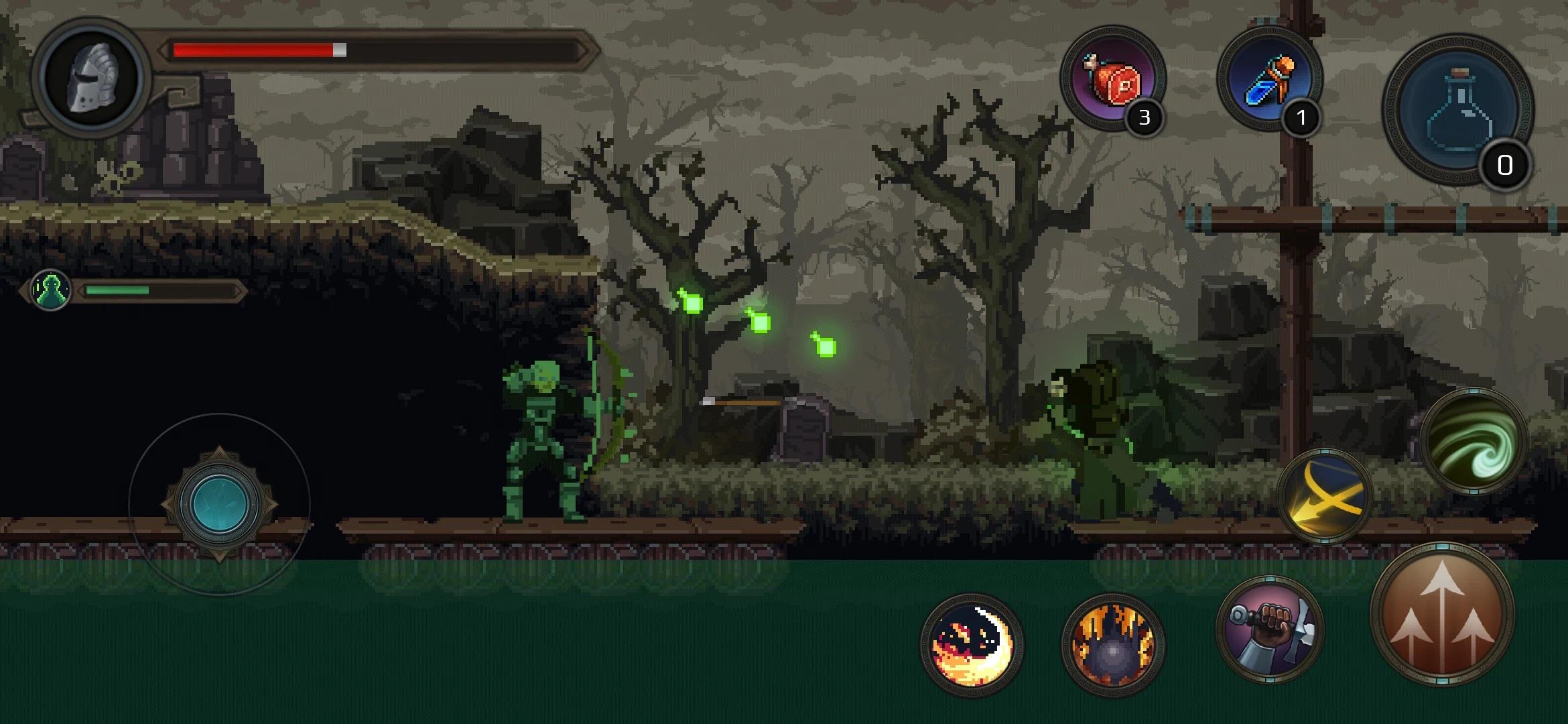
Task: Cast the fiery crescent slash skill
Action: click(x=972, y=645)
